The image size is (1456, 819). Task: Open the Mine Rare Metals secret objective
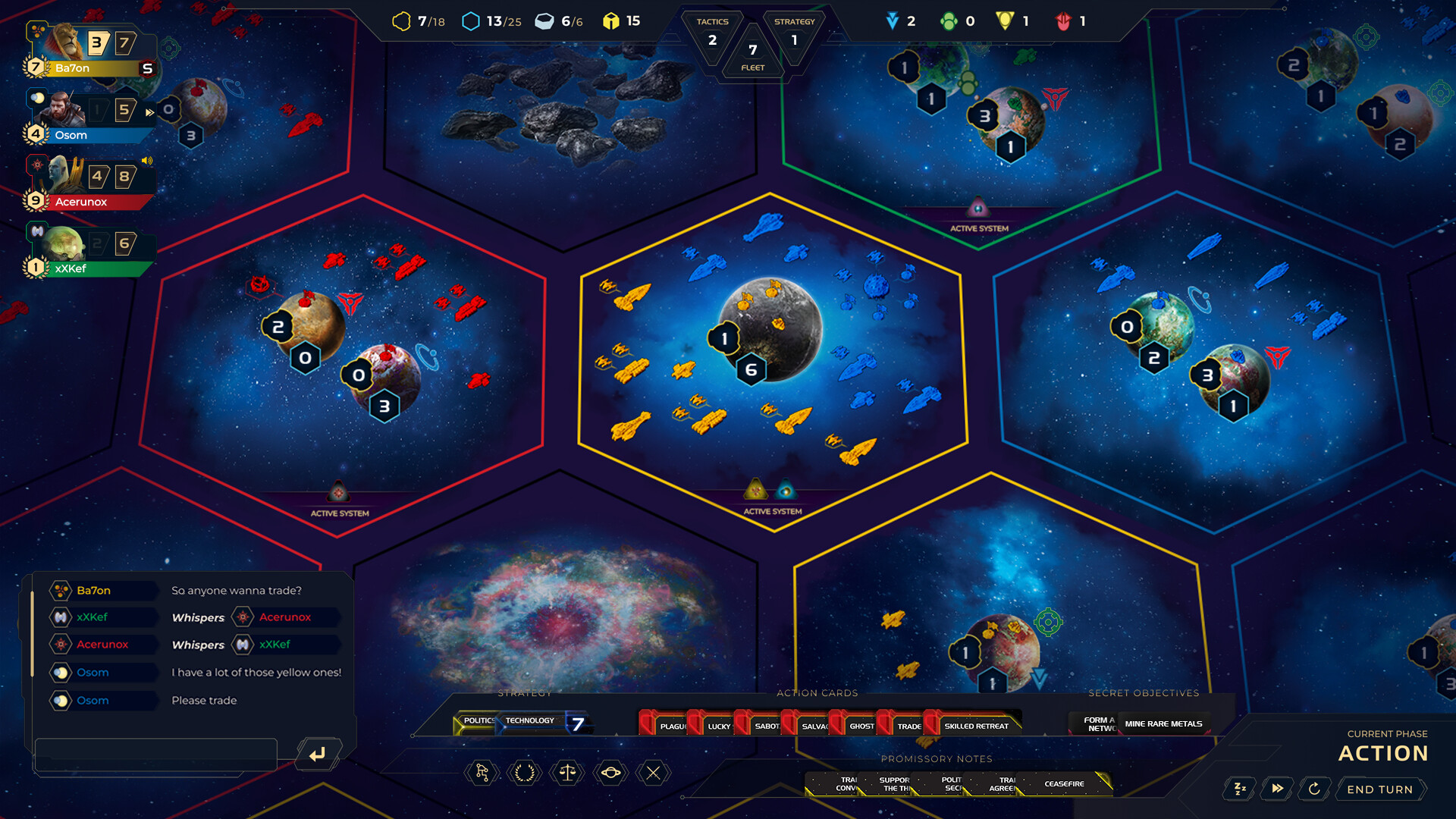pos(1164,723)
